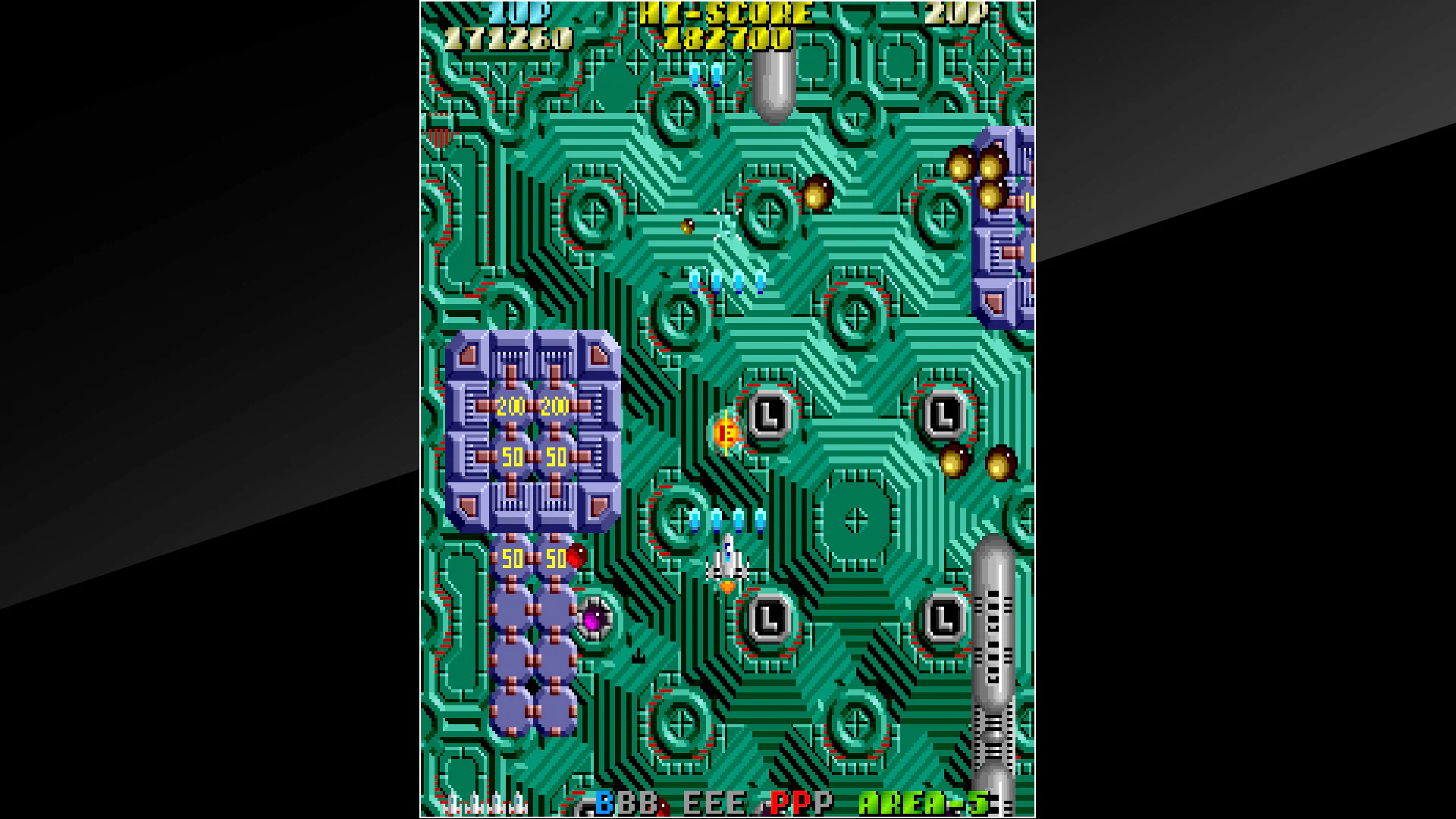
Task: Select the red orb beside the 50 scores
Action: pos(578,554)
